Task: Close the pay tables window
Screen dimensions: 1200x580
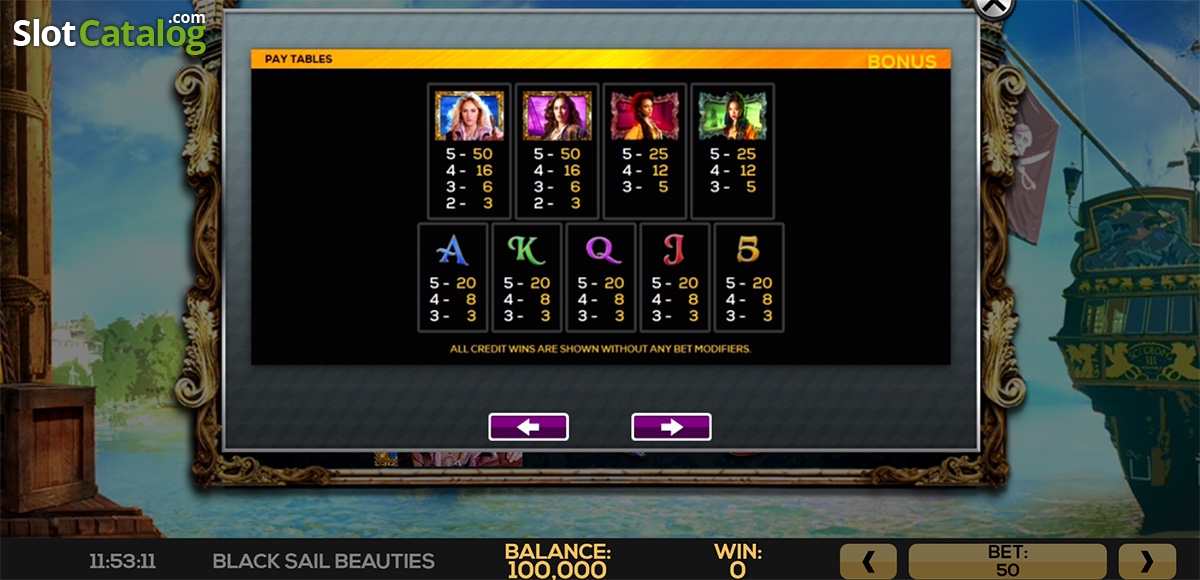Action: [993, 6]
